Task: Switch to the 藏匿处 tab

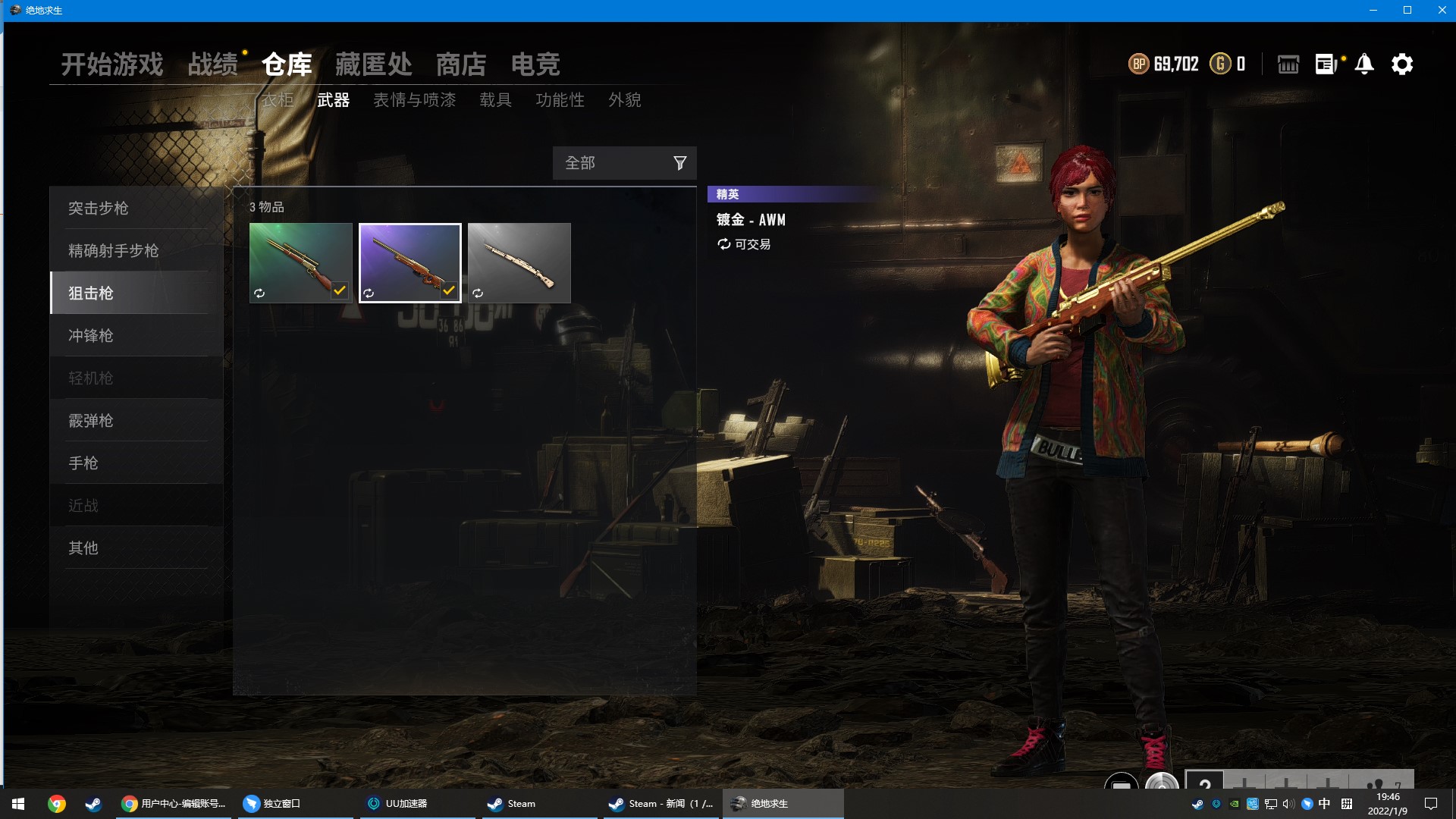Action: point(372,64)
